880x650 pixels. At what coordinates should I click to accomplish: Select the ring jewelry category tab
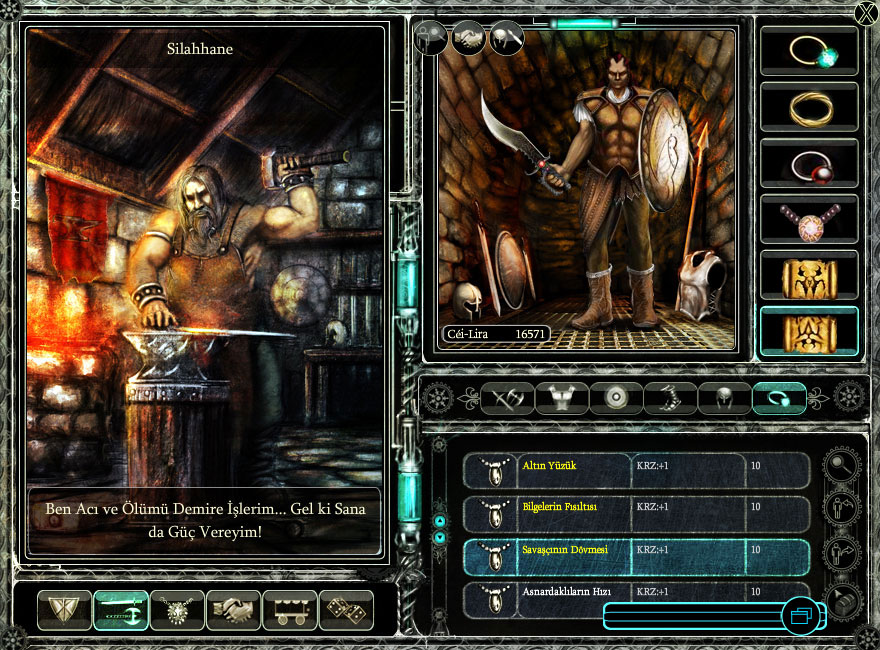(x=778, y=399)
